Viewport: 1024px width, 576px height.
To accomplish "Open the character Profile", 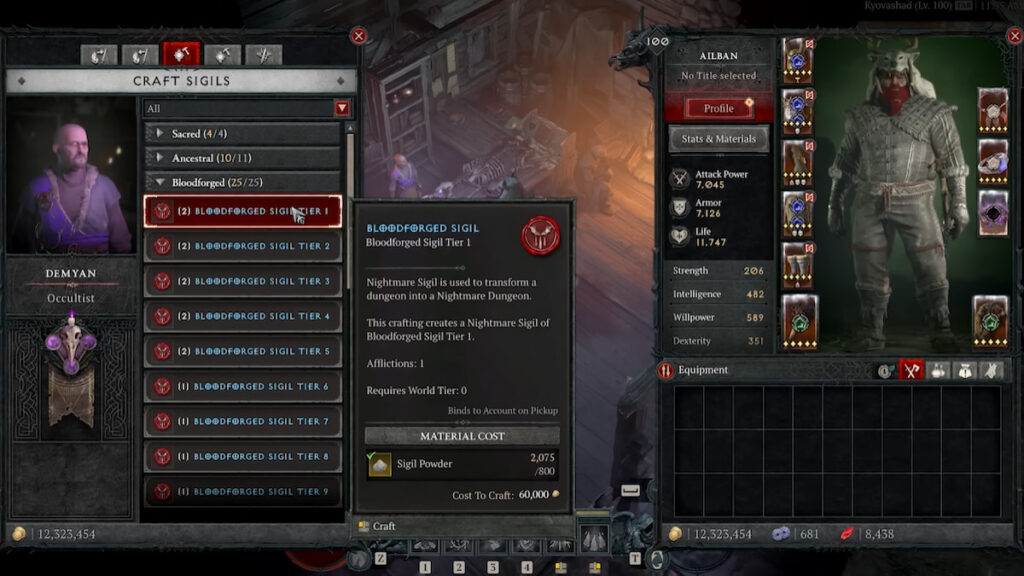I will tap(718, 108).
